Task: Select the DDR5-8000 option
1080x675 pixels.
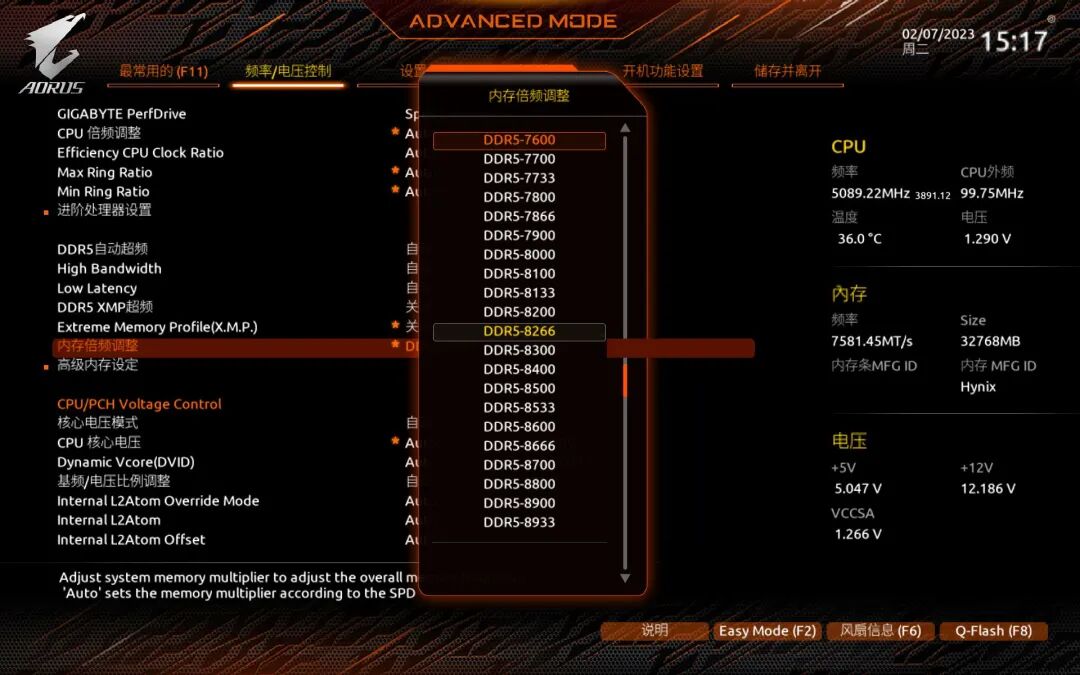Action: [x=519, y=255]
